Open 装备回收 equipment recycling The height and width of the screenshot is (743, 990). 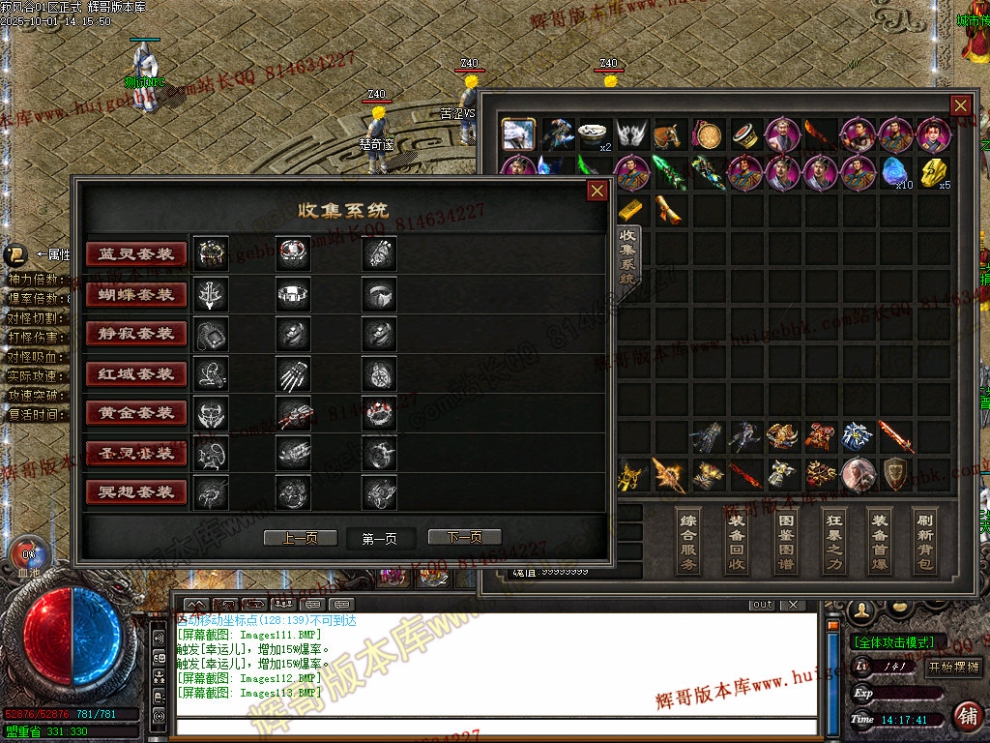pos(737,540)
